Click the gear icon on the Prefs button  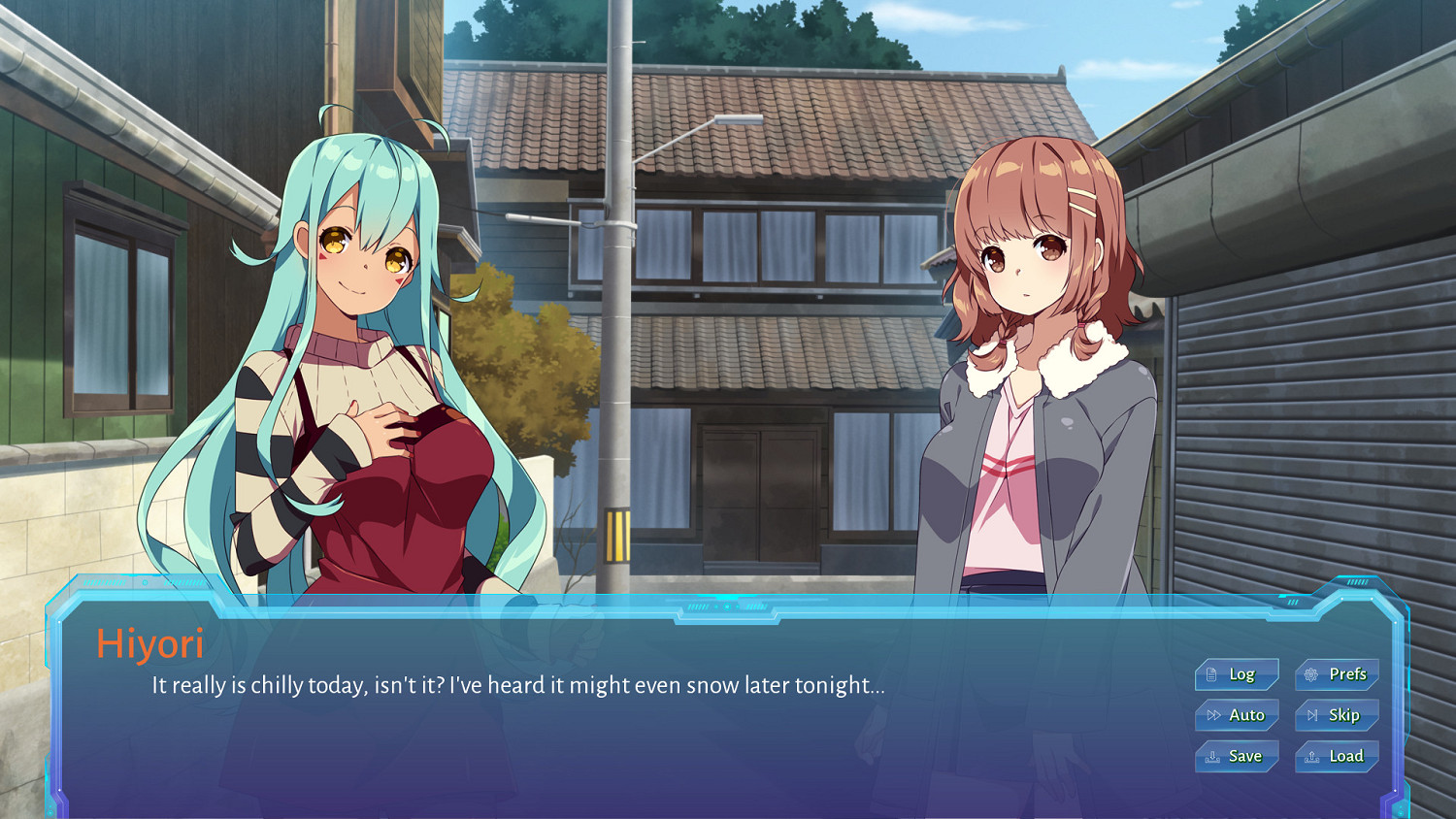pyautogui.click(x=1309, y=674)
